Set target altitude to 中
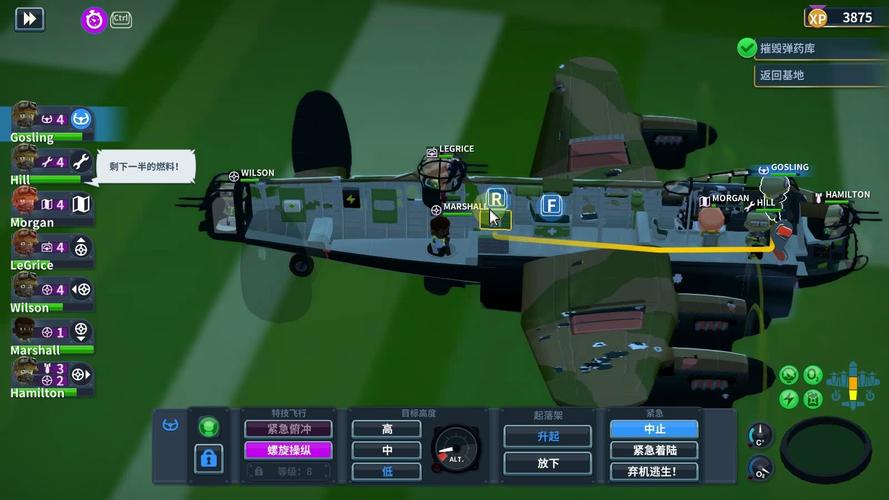Screen dimensions: 889x500 [x=387, y=450]
